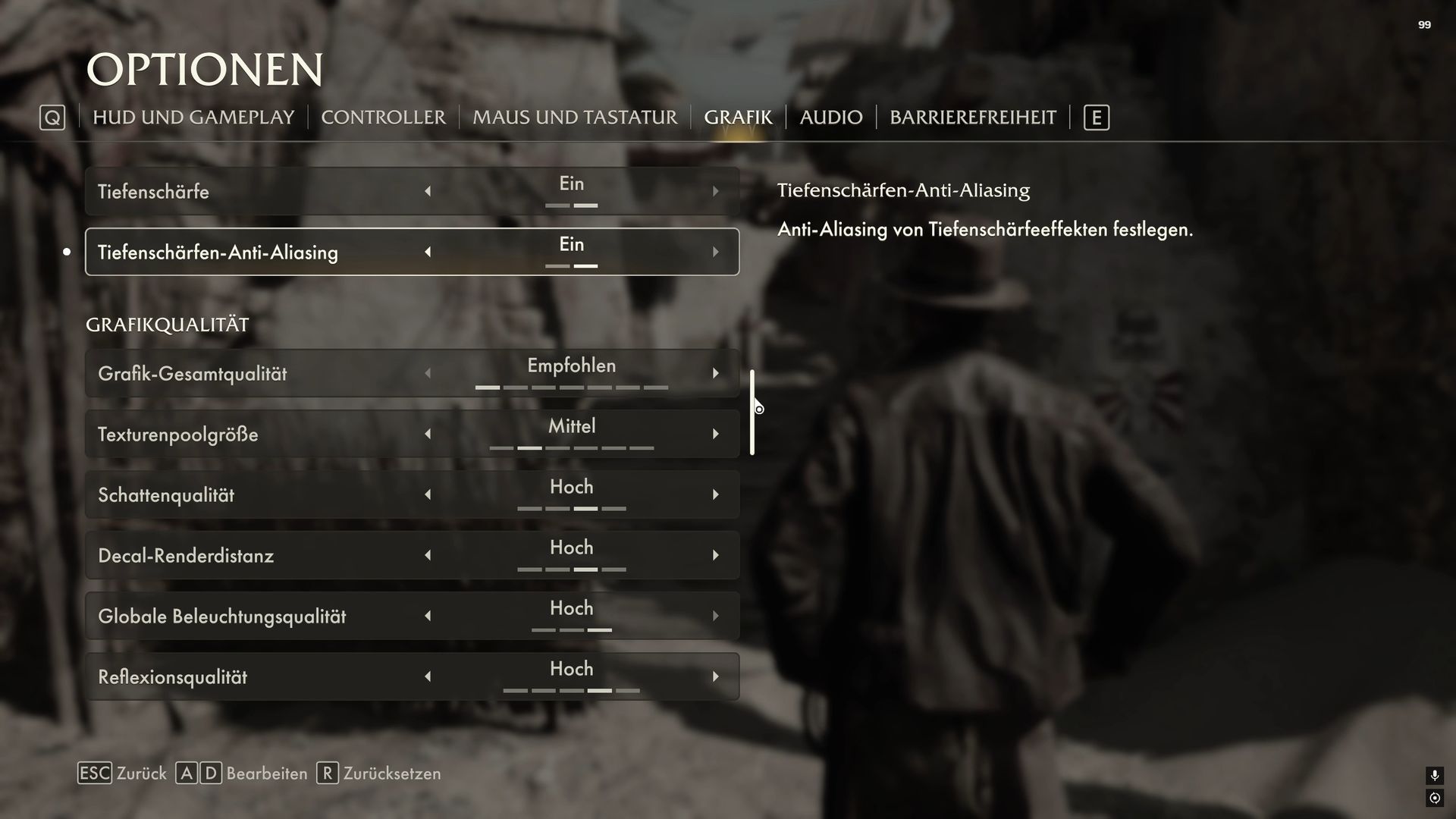Click the settings list scrollbar
The width and height of the screenshot is (1456, 819).
pos(752,413)
